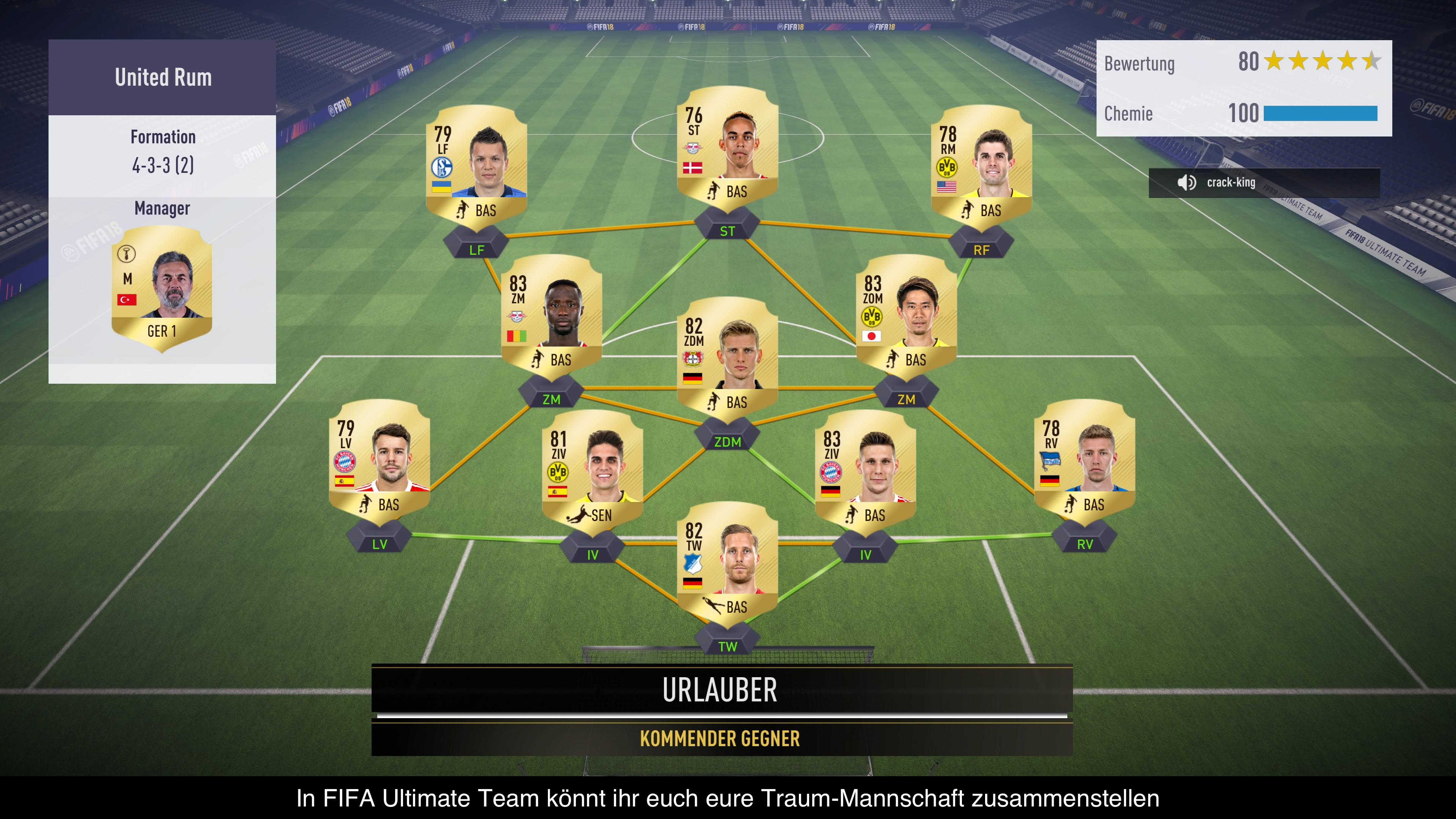Select the 81-rated ZIV card with SEN chemistry style
Screen dimensions: 1456x819
pos(592,471)
